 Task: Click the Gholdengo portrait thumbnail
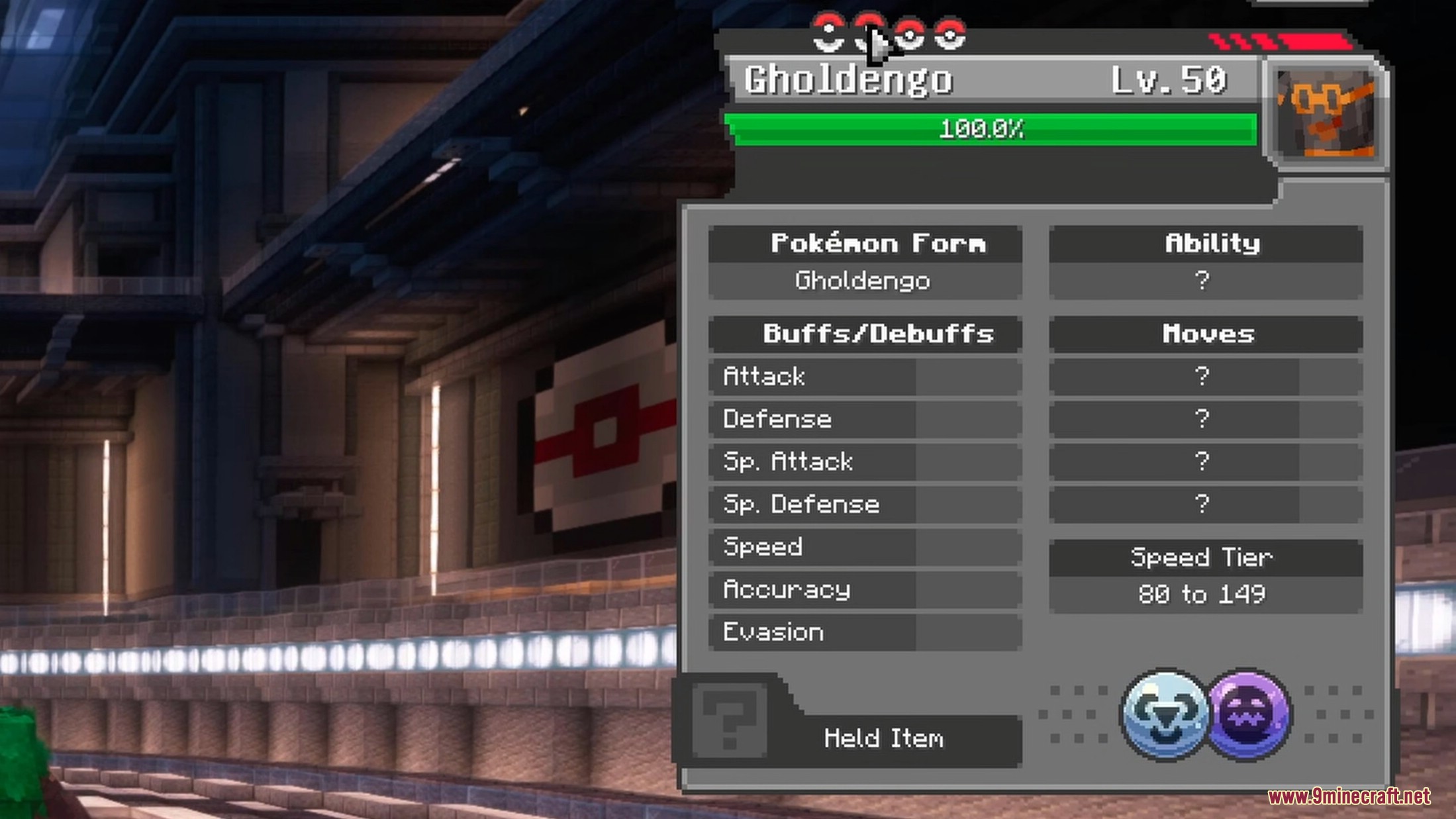coord(1326,115)
